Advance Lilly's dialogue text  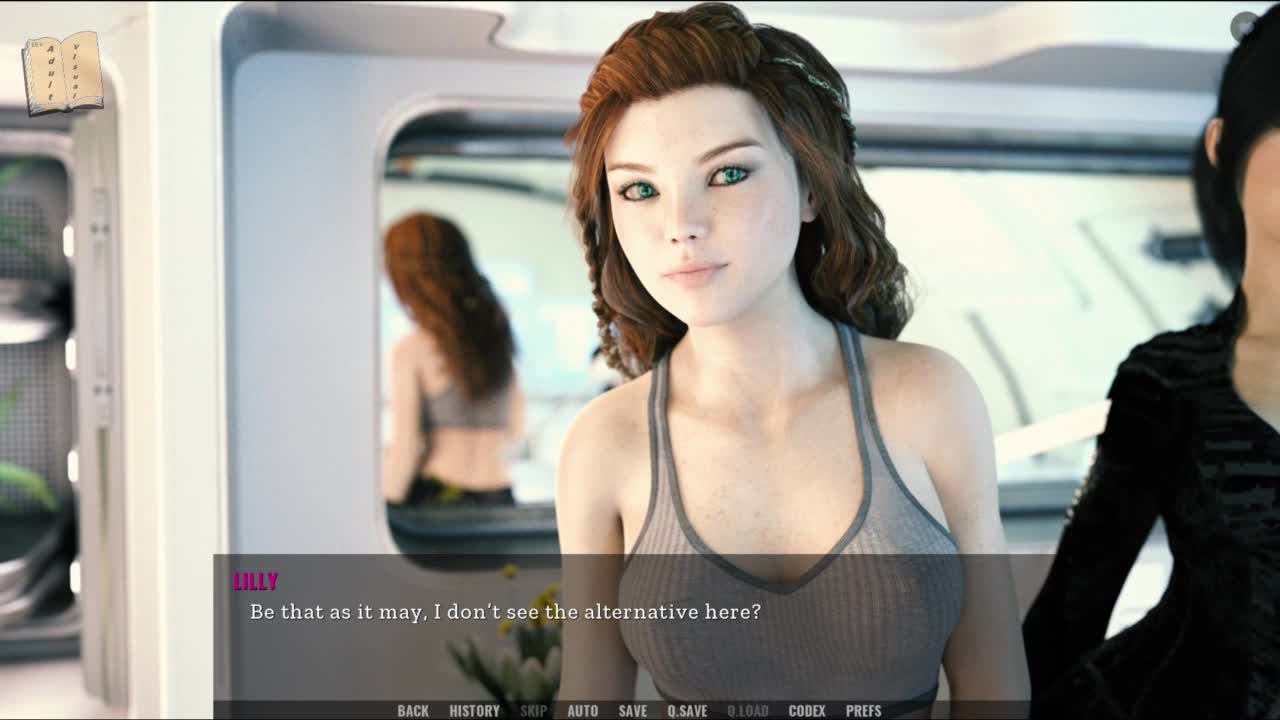tap(505, 611)
